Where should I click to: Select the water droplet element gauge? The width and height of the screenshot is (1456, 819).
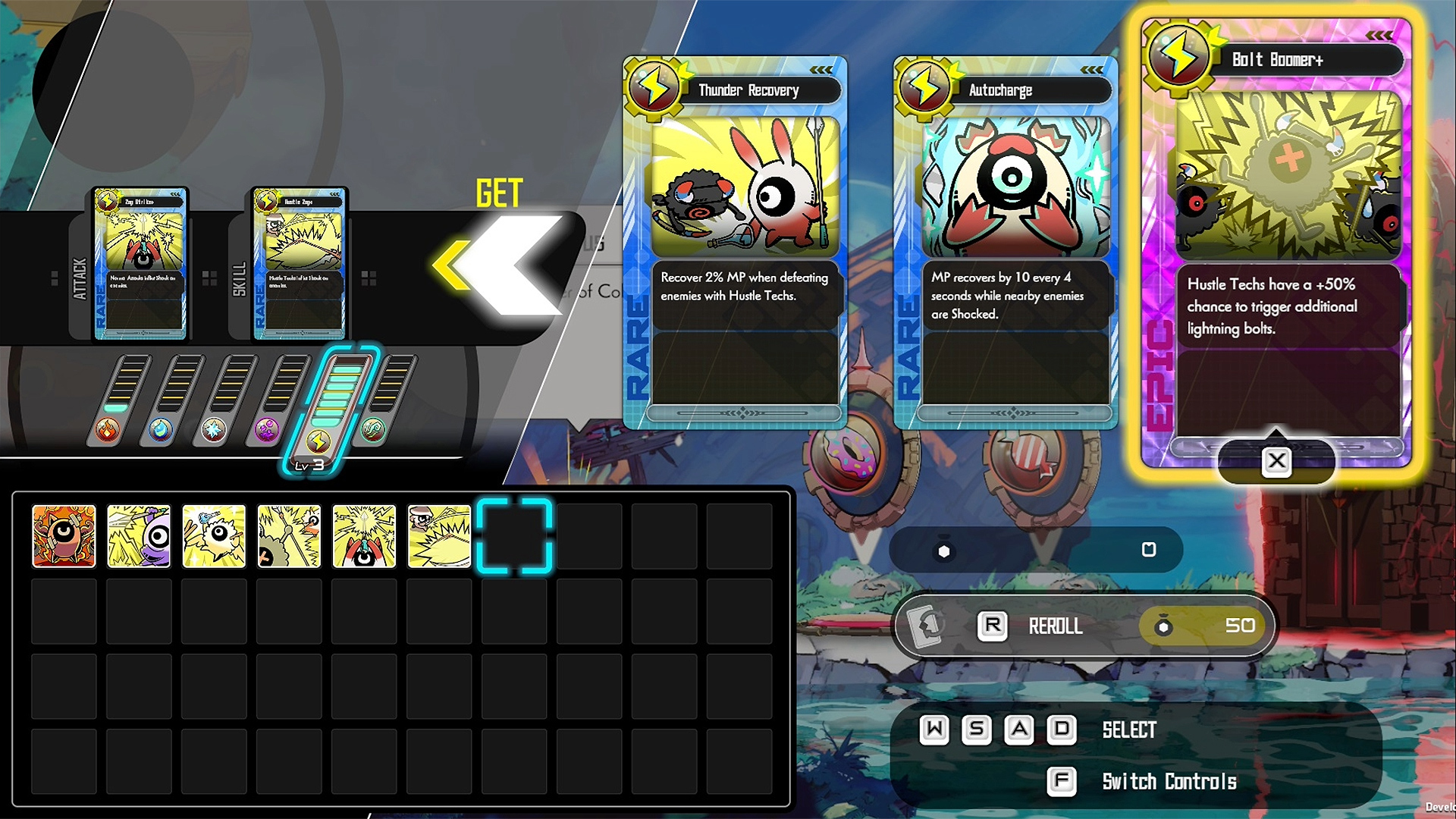point(161,431)
